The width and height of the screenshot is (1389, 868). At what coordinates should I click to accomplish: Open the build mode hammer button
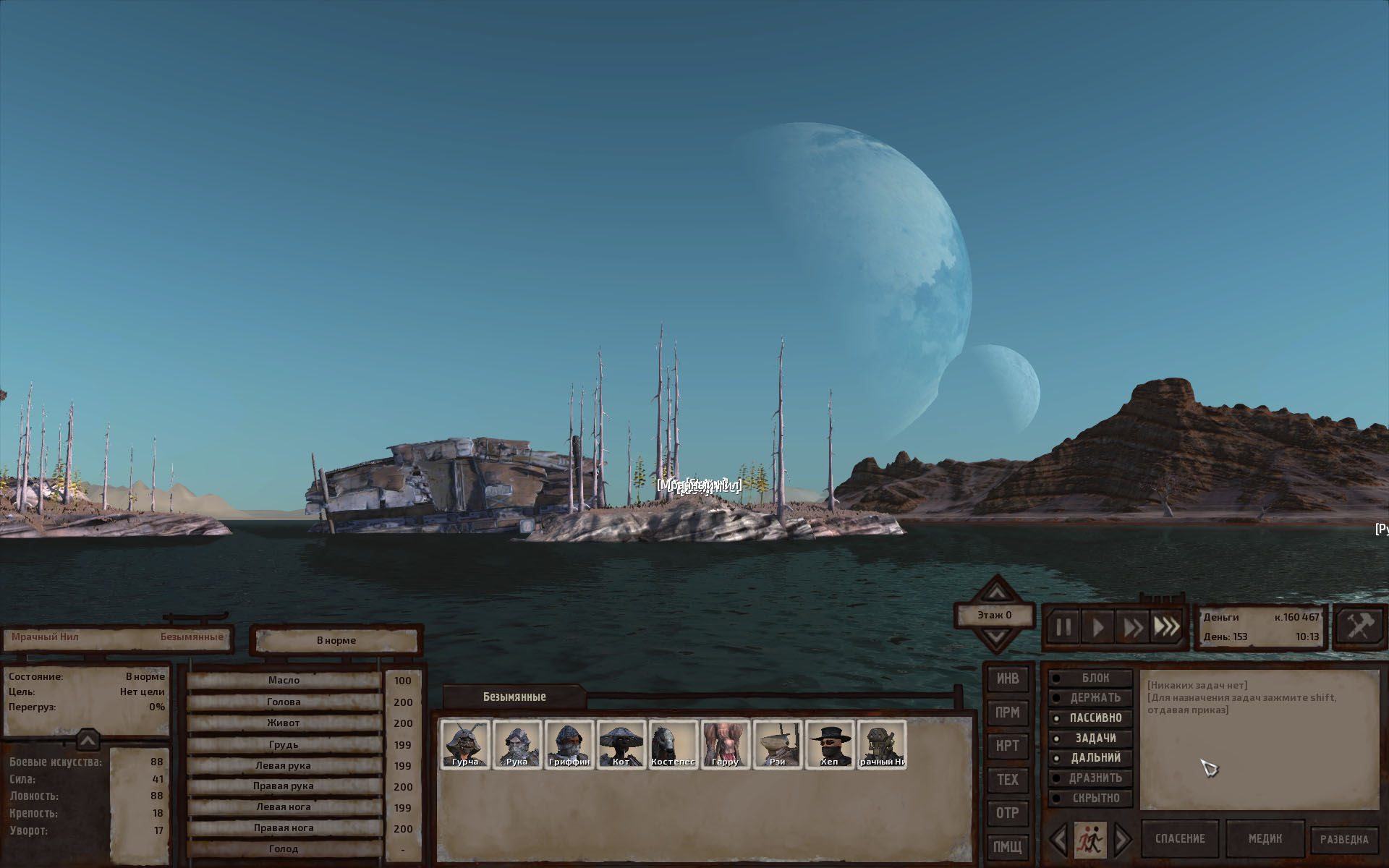[1359, 626]
